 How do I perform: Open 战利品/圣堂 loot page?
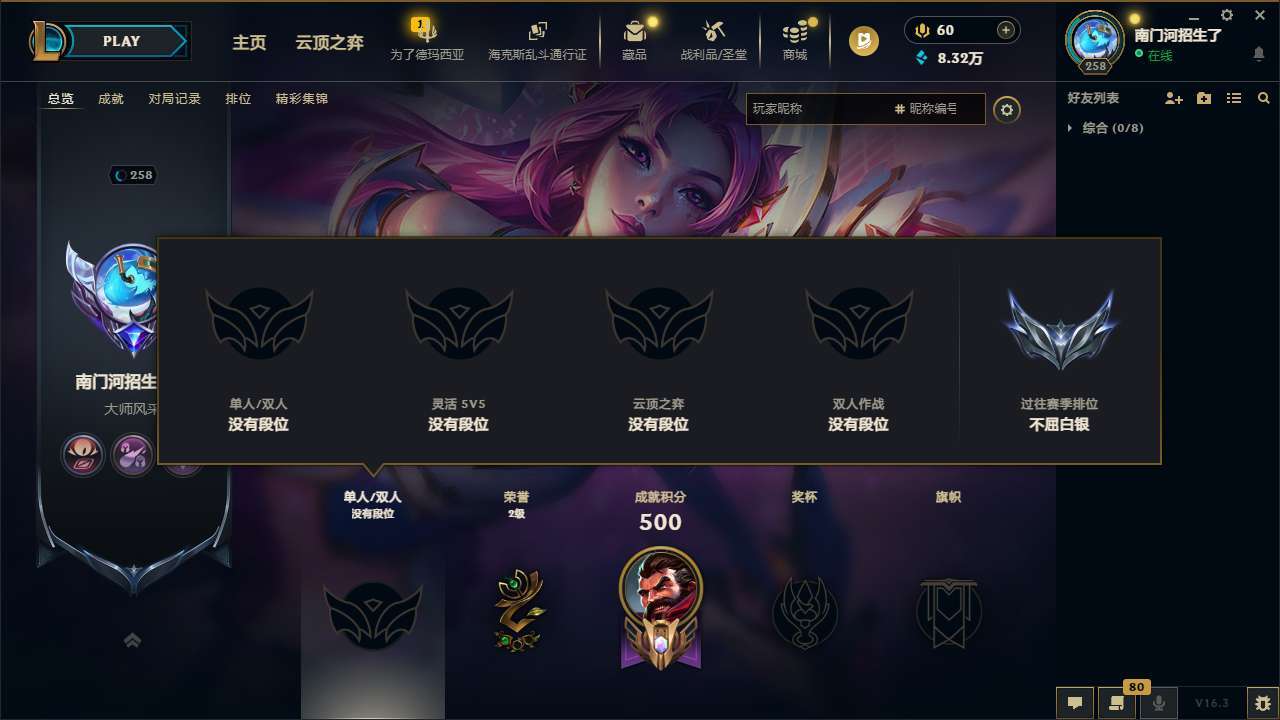click(x=715, y=40)
